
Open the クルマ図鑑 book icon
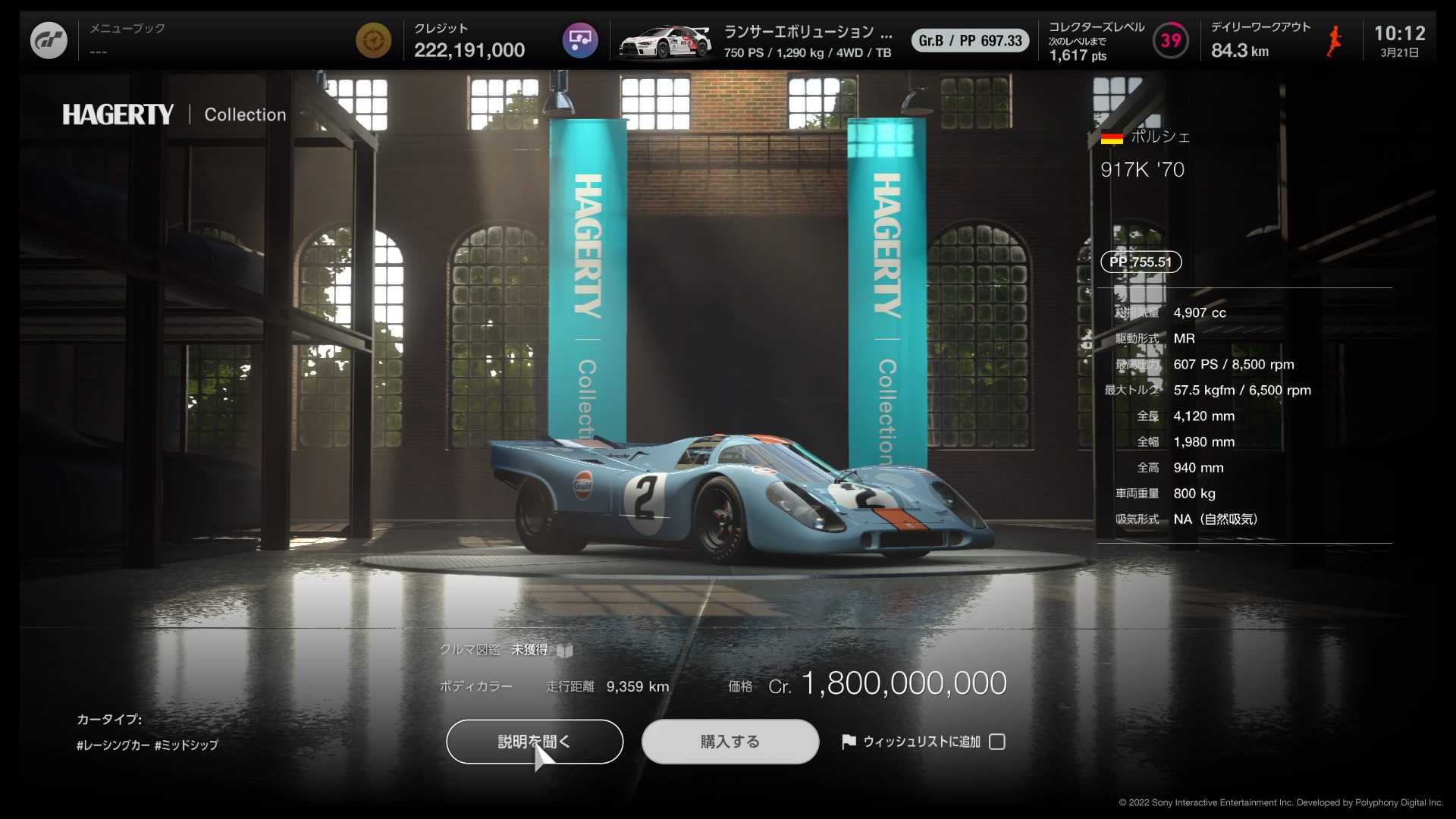point(564,650)
